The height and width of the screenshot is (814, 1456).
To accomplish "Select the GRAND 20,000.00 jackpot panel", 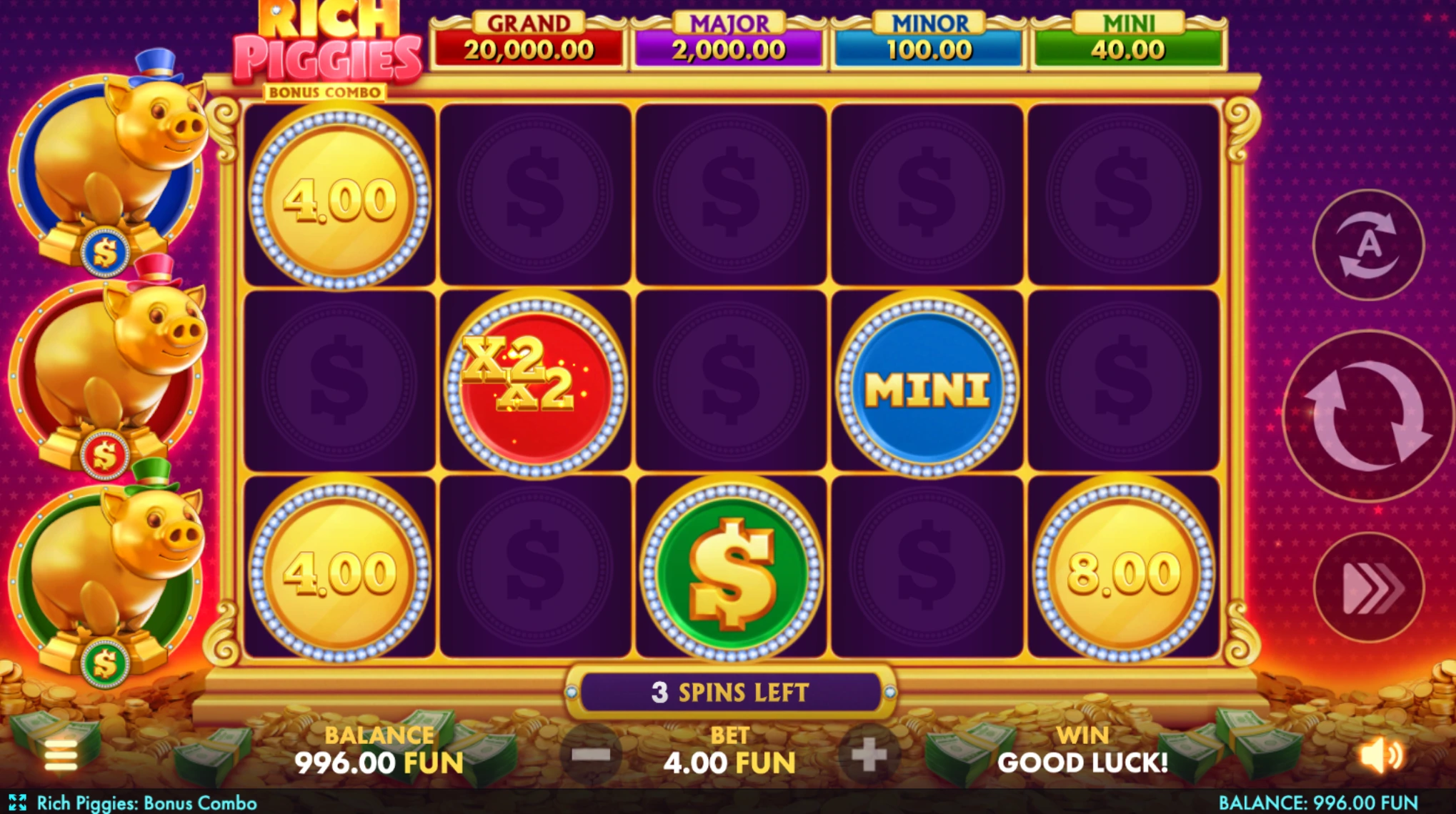I will click(530, 34).
